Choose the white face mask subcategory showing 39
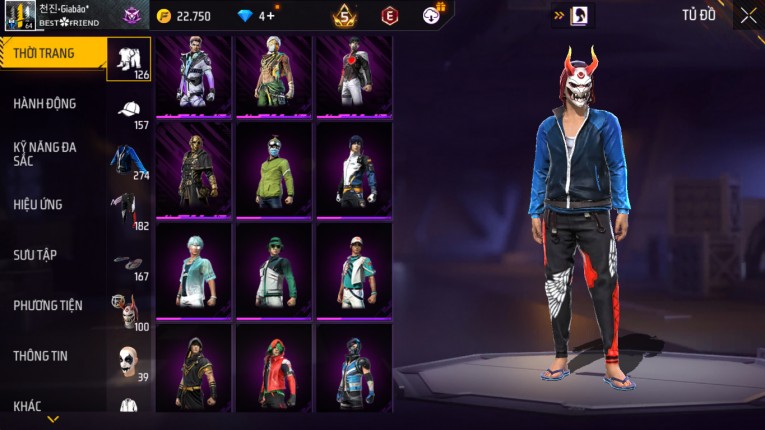Screen dimensions: 765x430 pos(126,362)
